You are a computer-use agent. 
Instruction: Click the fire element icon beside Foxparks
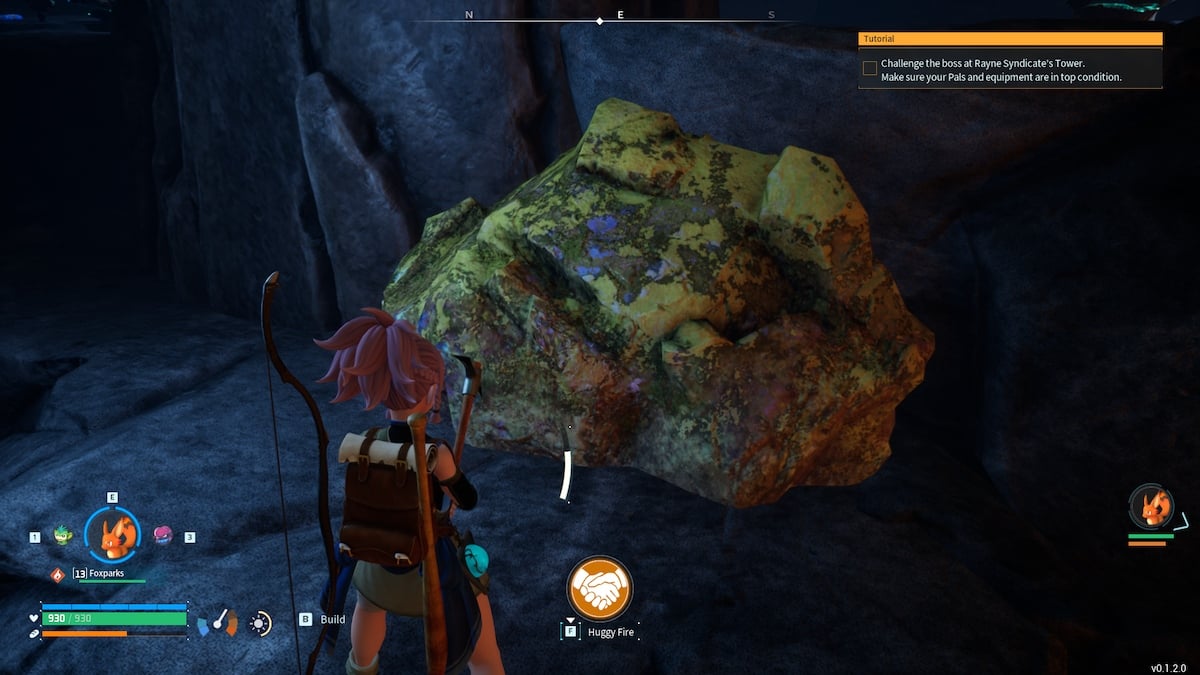[x=57, y=574]
